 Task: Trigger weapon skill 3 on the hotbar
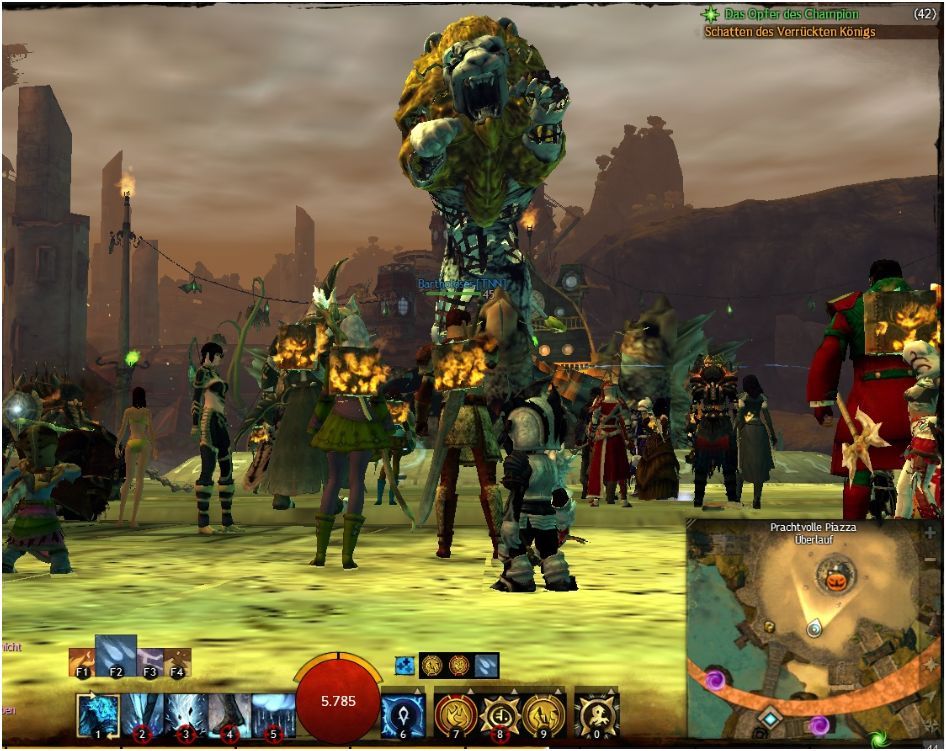pos(186,714)
